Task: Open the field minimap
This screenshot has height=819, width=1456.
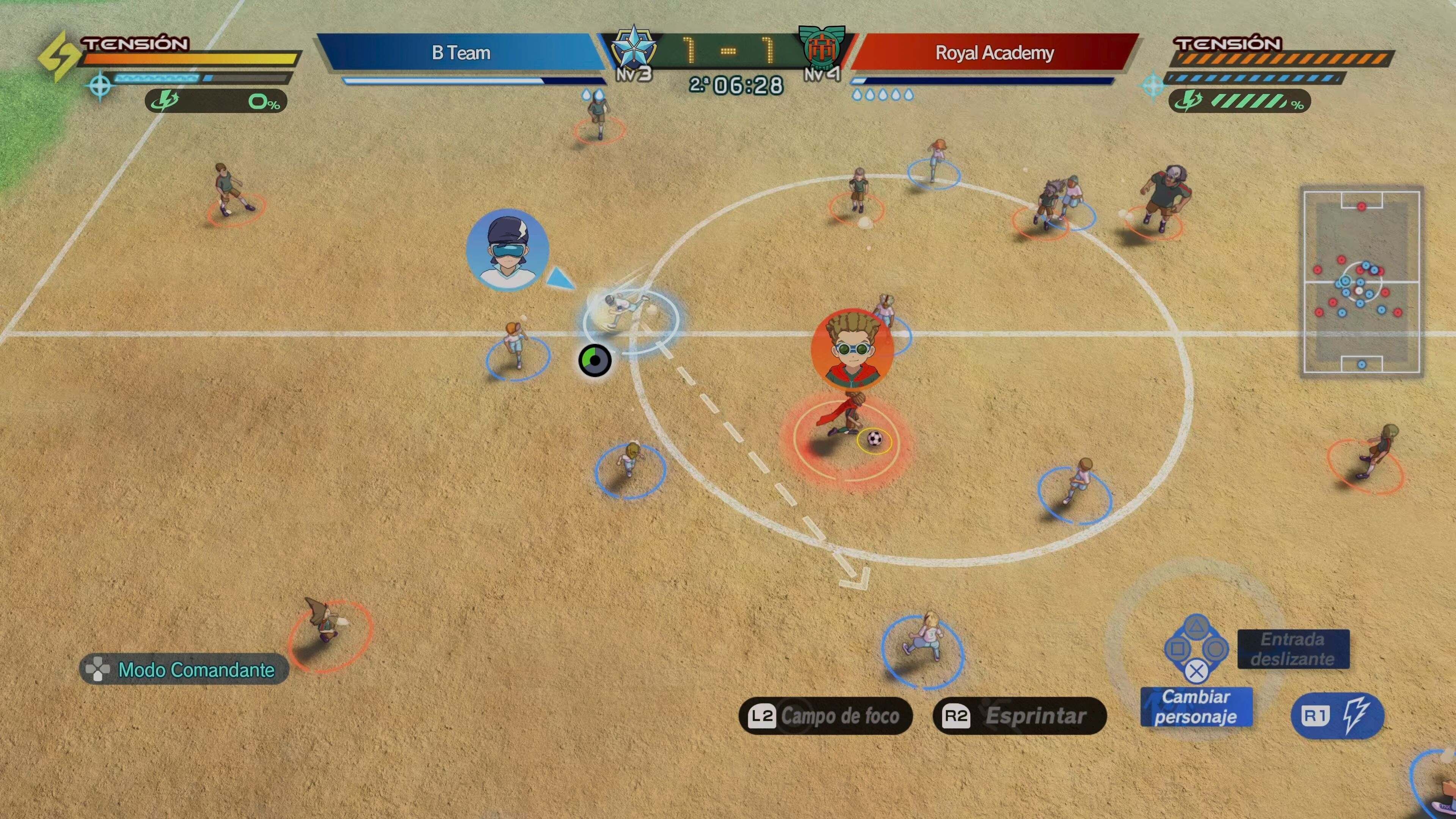Action: point(1361,281)
